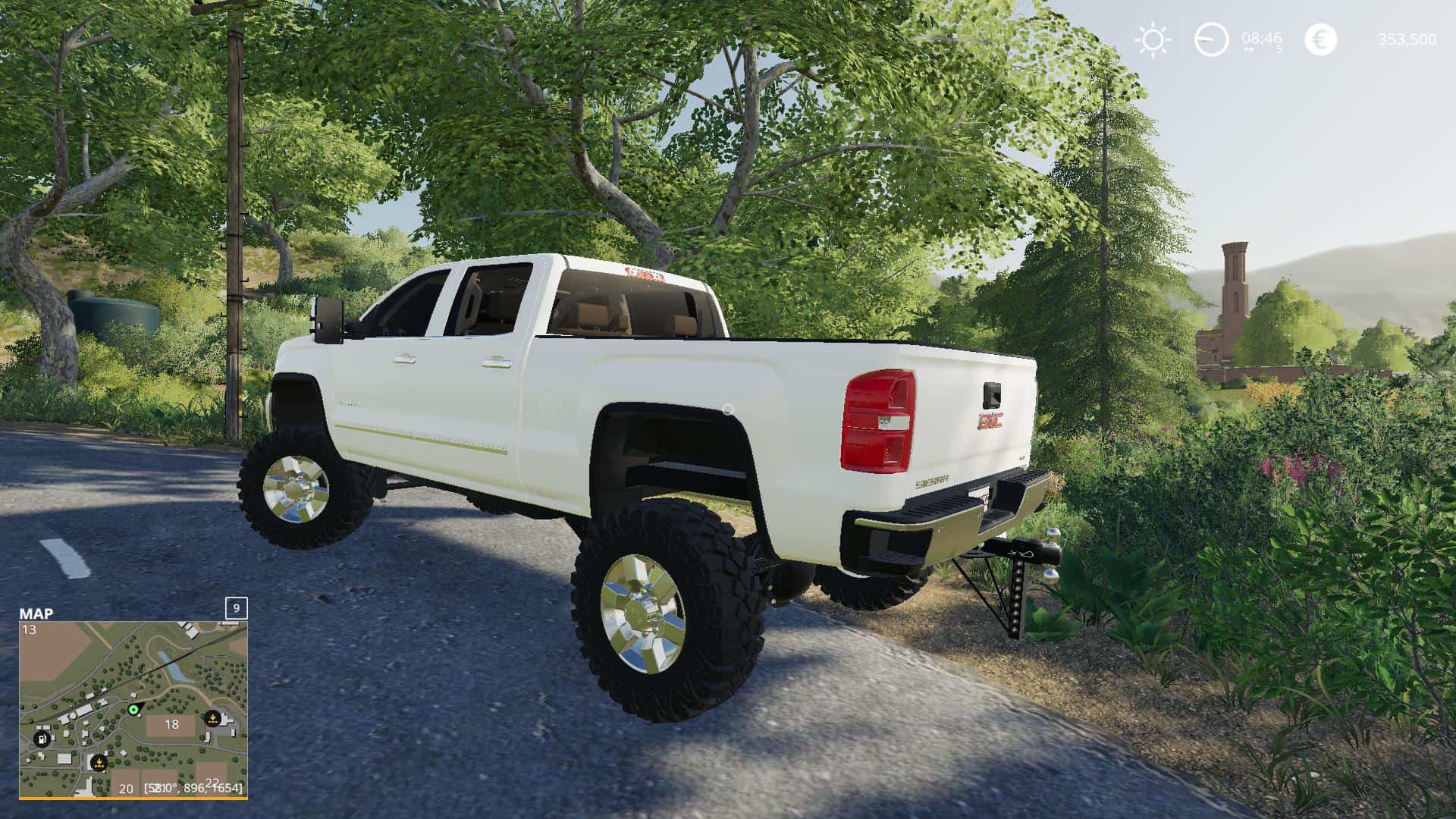Select the unload marker below the player position

click(99, 763)
